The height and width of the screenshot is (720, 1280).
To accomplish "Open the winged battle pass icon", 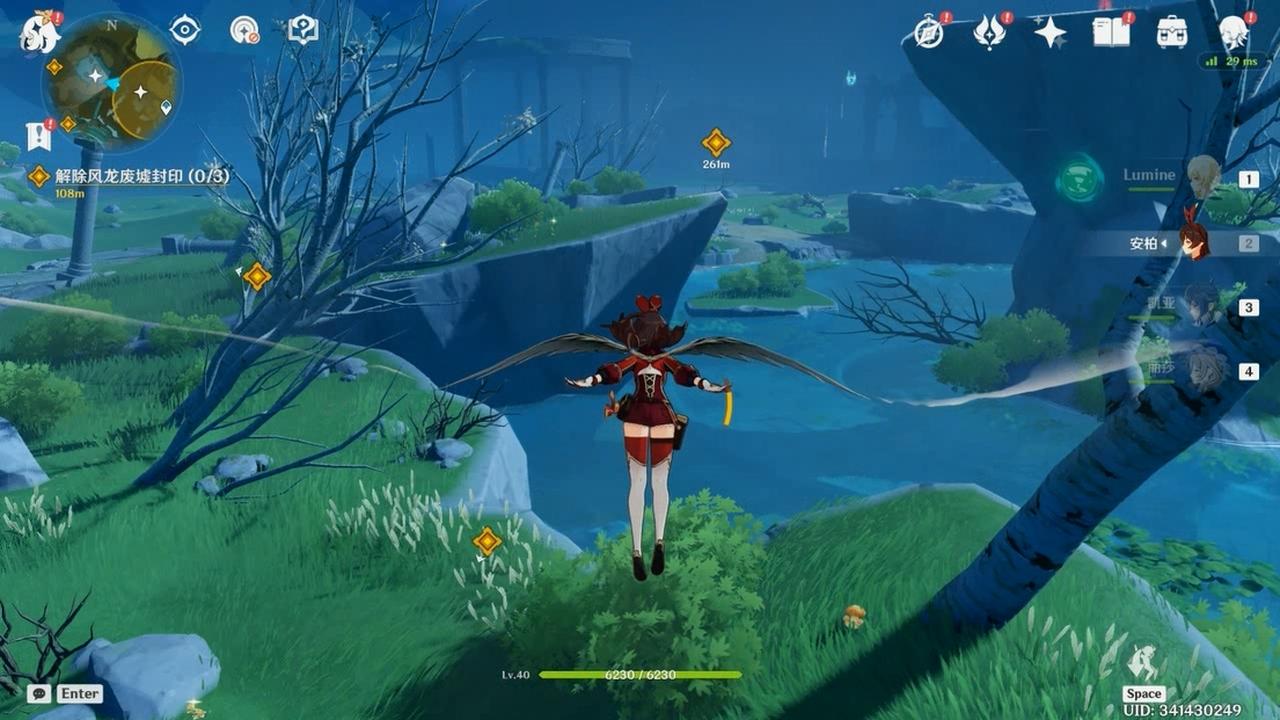I will click(989, 32).
